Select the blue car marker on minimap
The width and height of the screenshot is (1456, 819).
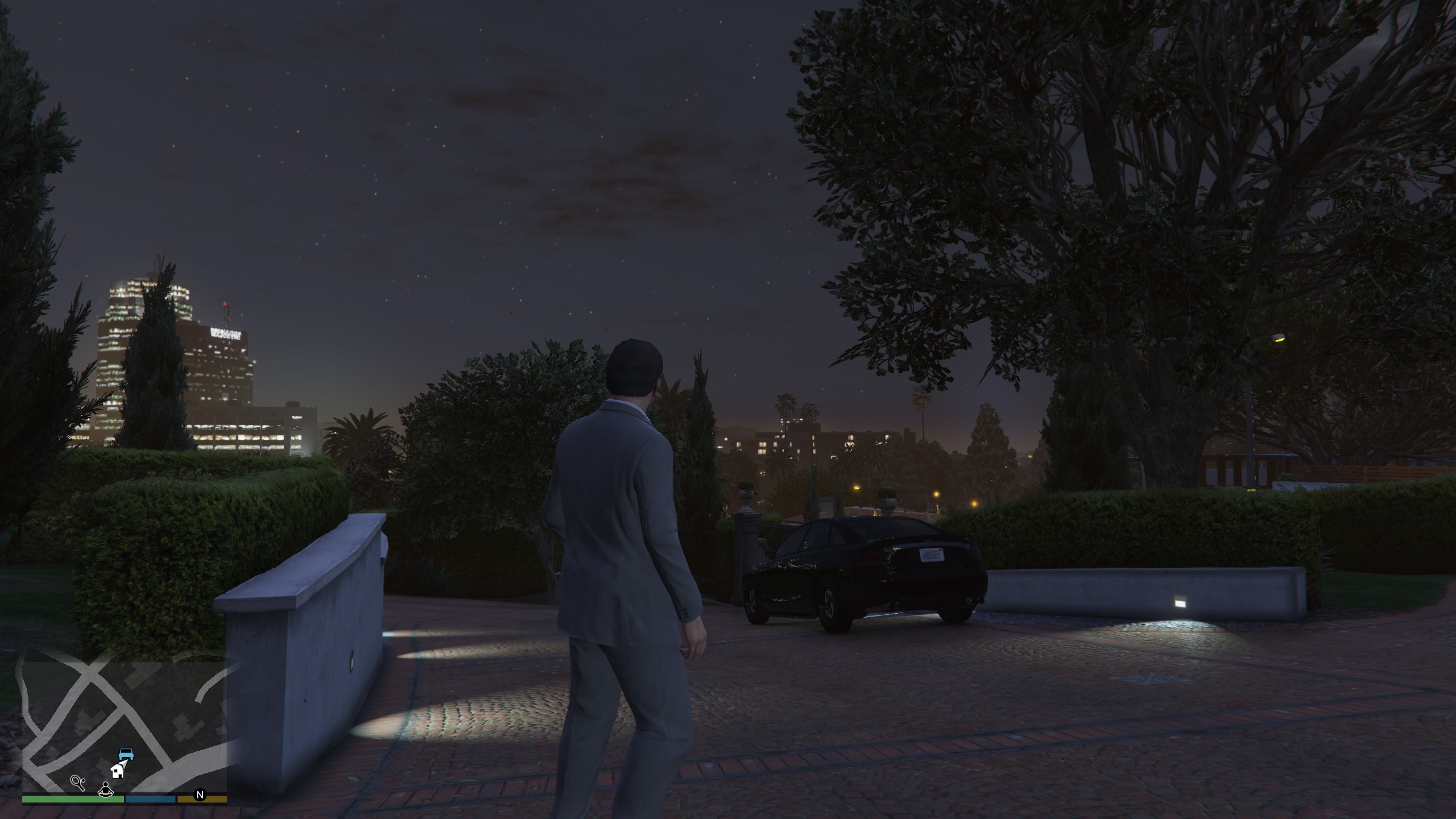click(126, 754)
